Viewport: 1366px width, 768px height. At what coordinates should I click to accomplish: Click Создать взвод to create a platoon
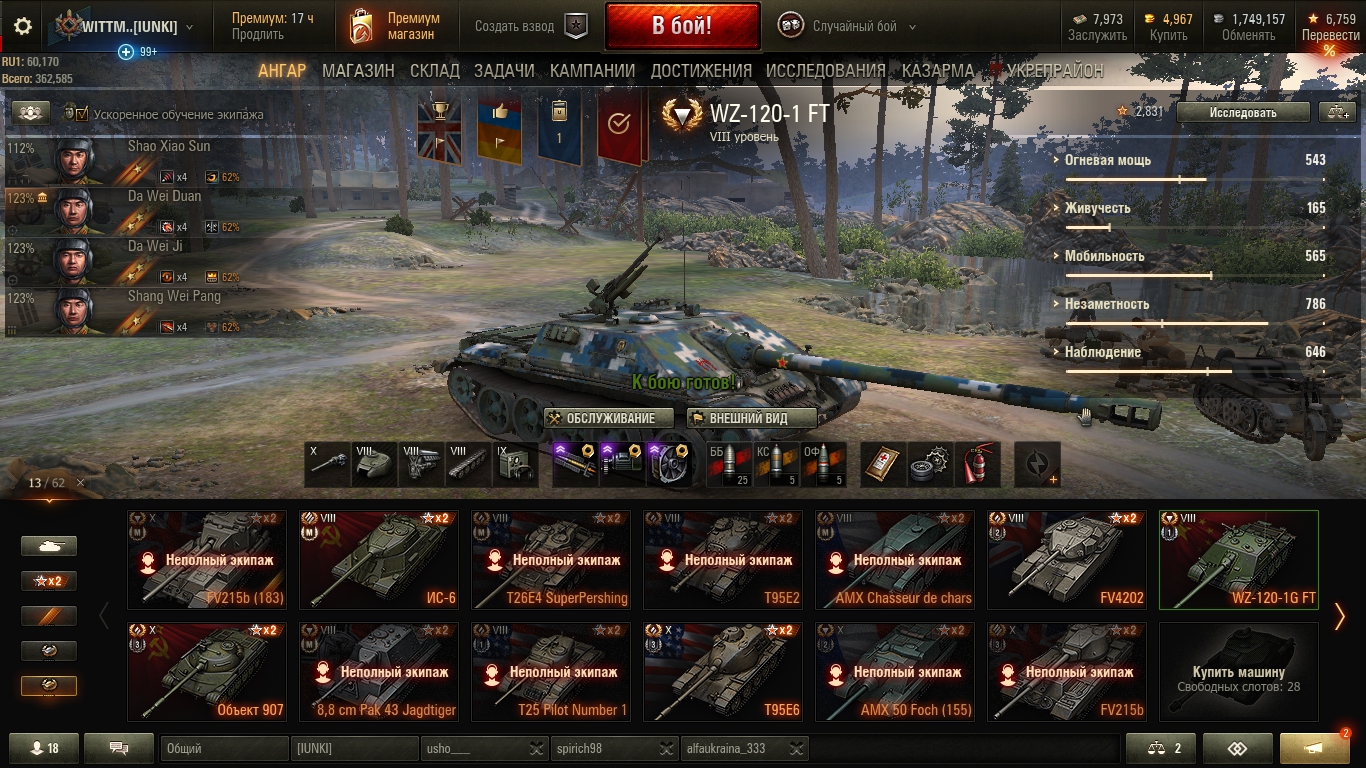coord(530,27)
